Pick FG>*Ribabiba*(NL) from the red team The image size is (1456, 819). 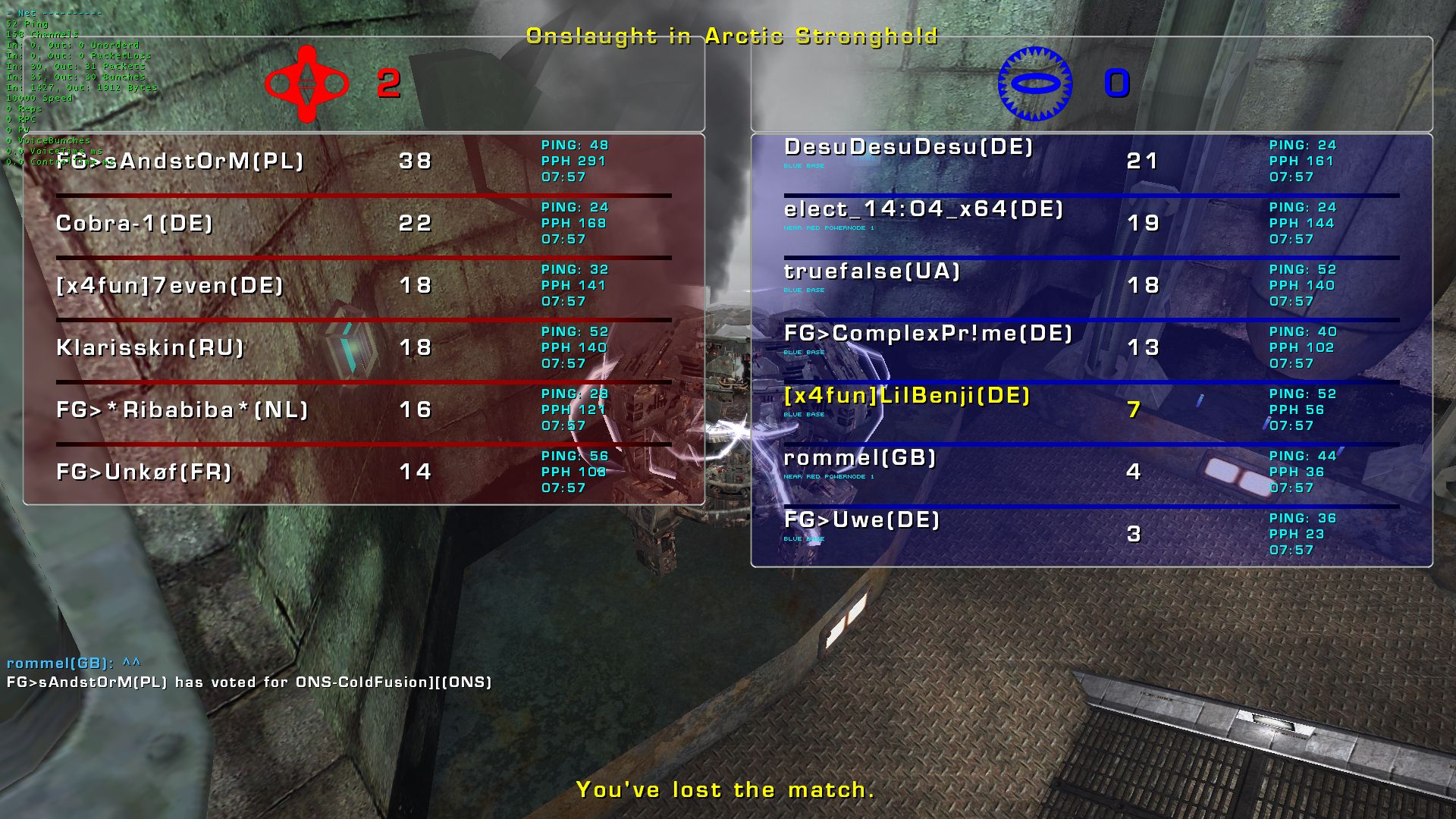pos(183,410)
